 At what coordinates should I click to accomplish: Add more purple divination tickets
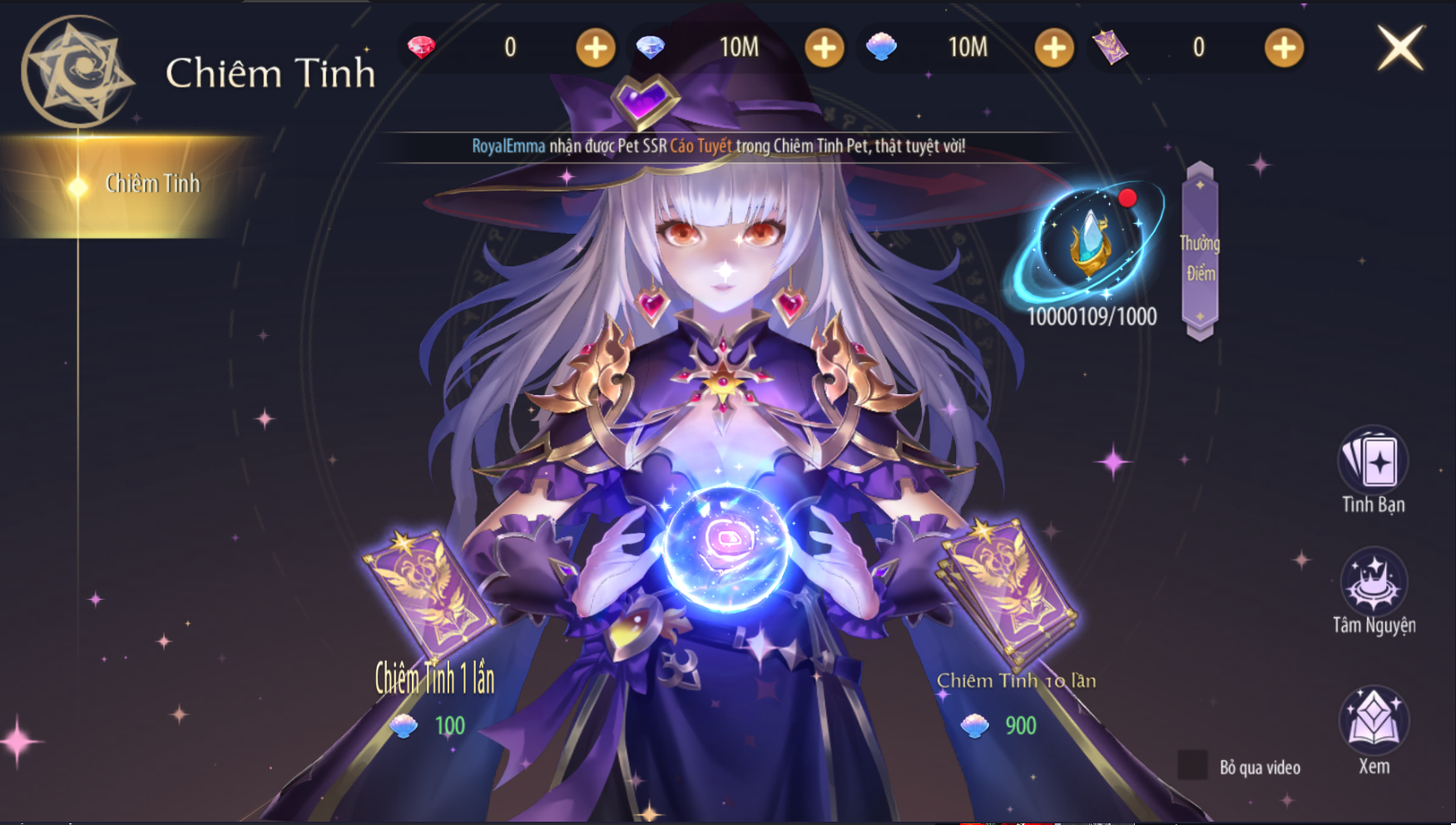click(1283, 48)
